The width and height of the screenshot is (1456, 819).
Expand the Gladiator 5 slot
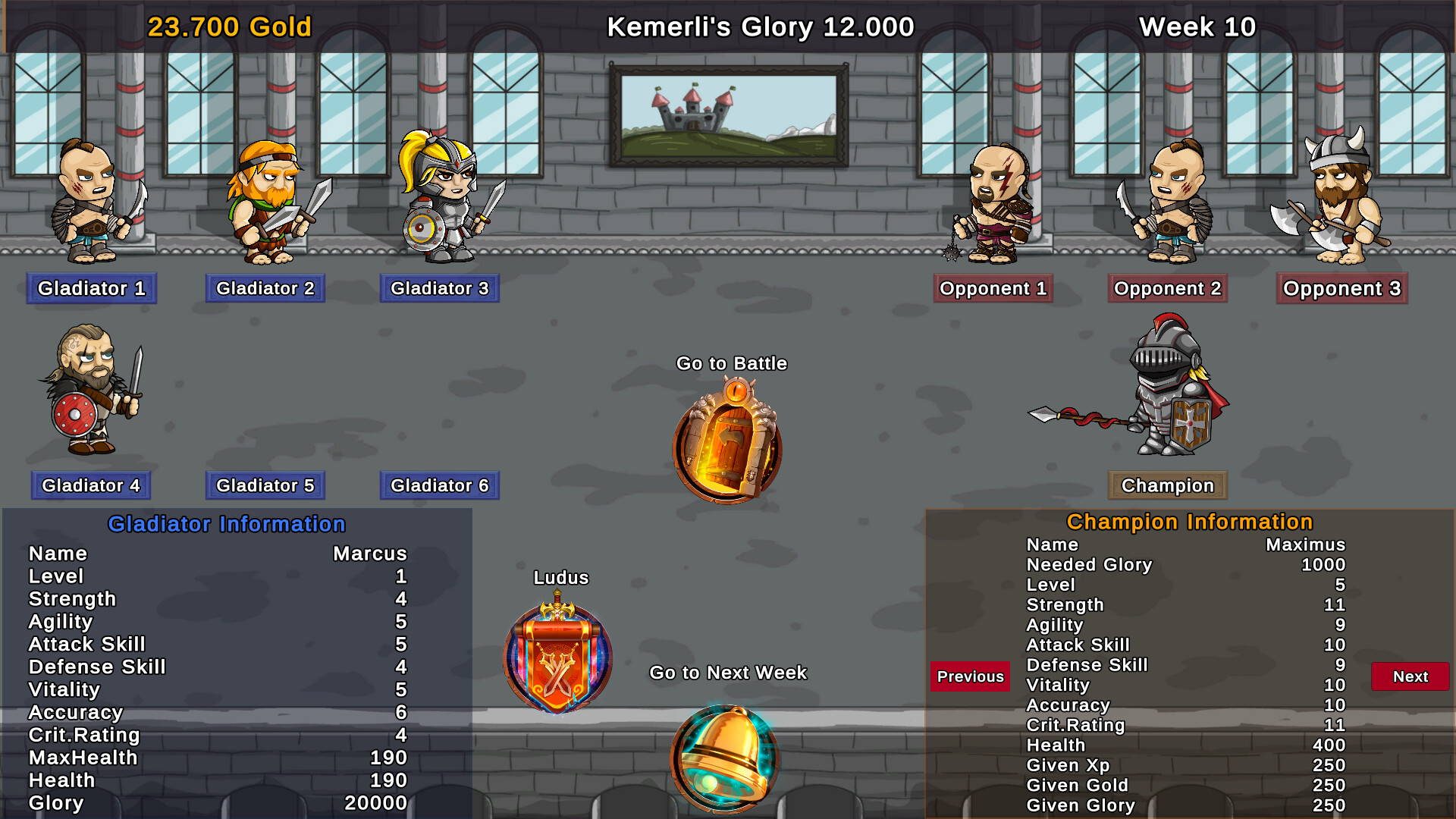(x=265, y=485)
